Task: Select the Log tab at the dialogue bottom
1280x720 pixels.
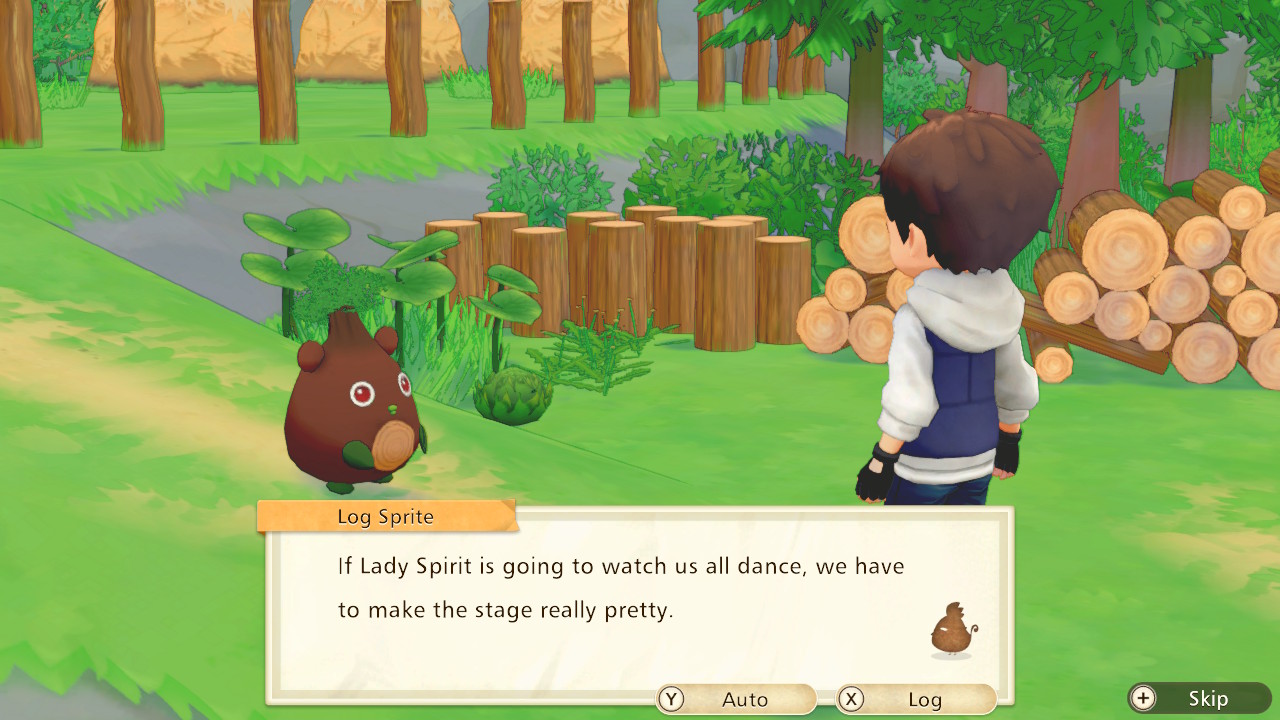Action: pyautogui.click(x=917, y=699)
